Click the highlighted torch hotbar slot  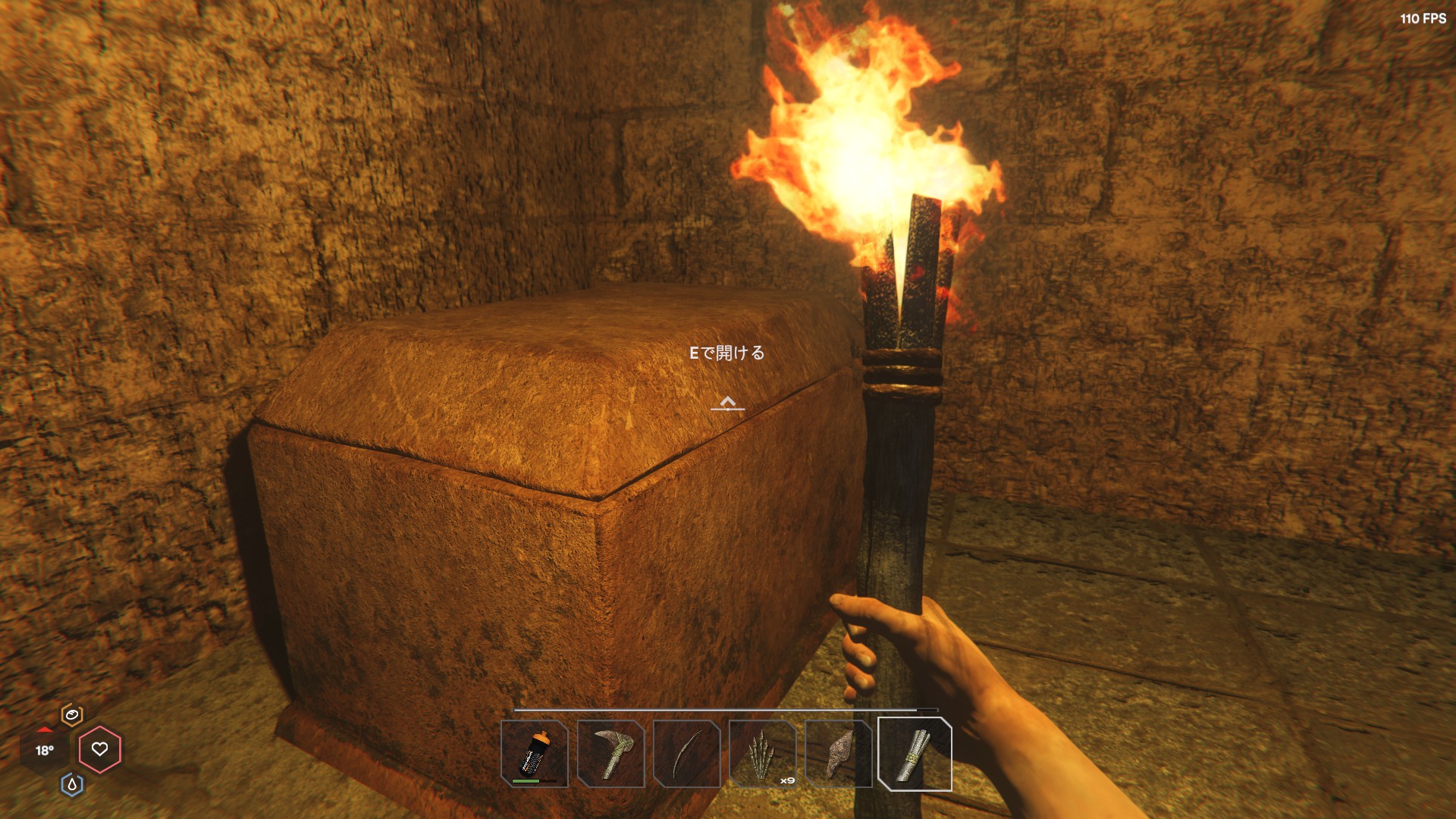click(915, 754)
